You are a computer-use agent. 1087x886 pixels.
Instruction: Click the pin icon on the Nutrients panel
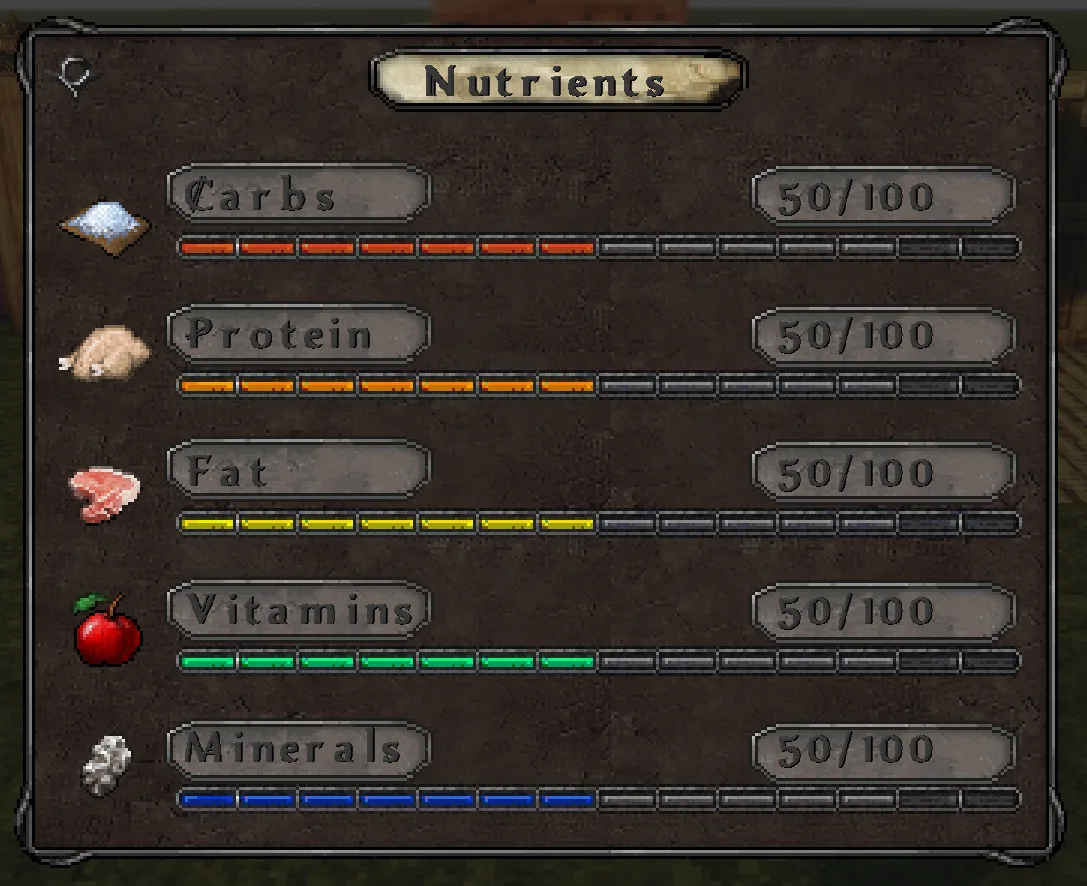point(76,76)
